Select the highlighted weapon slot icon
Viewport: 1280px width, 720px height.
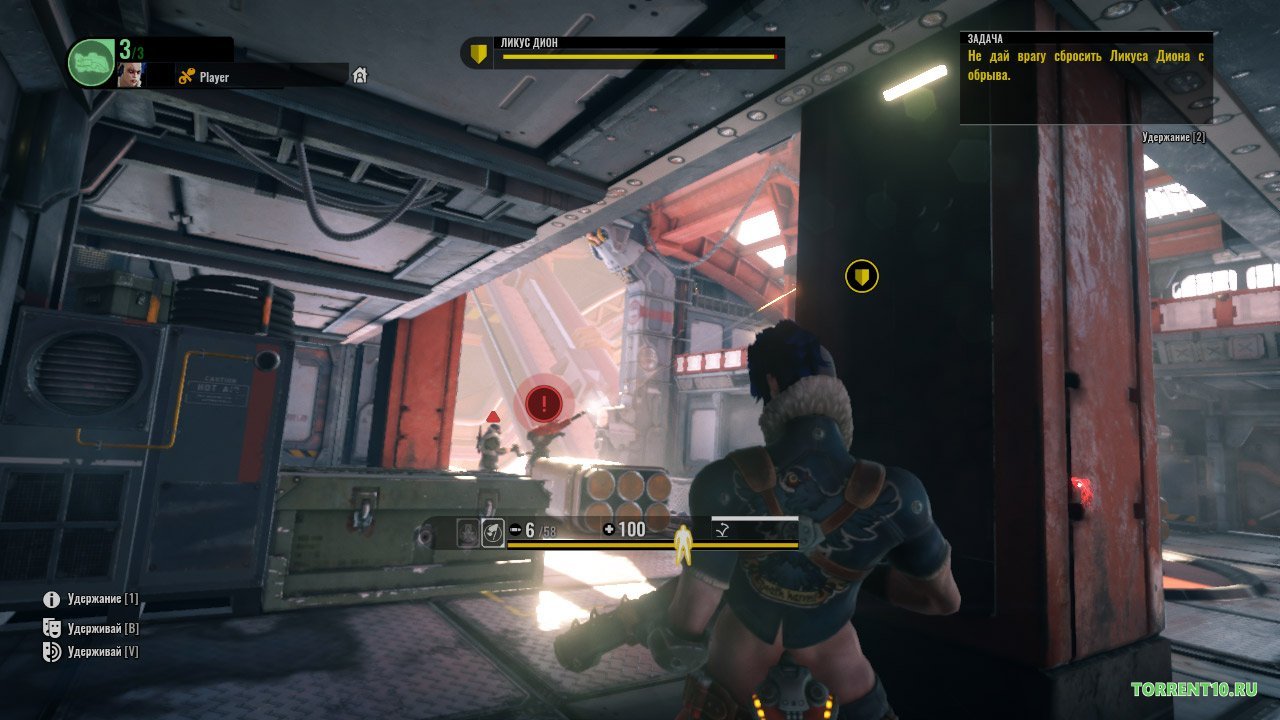[x=492, y=533]
